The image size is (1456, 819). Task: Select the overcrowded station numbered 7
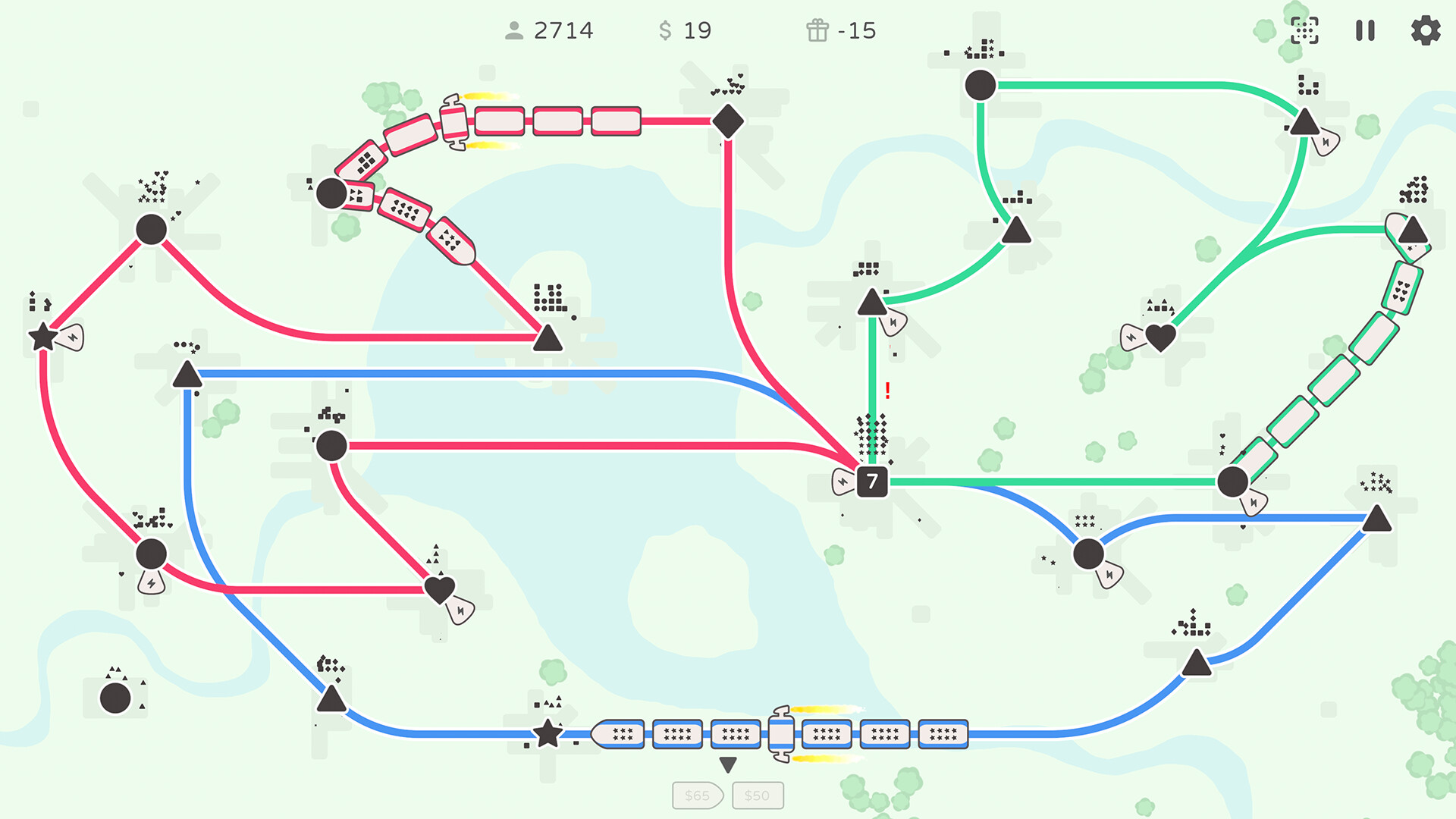click(x=871, y=480)
